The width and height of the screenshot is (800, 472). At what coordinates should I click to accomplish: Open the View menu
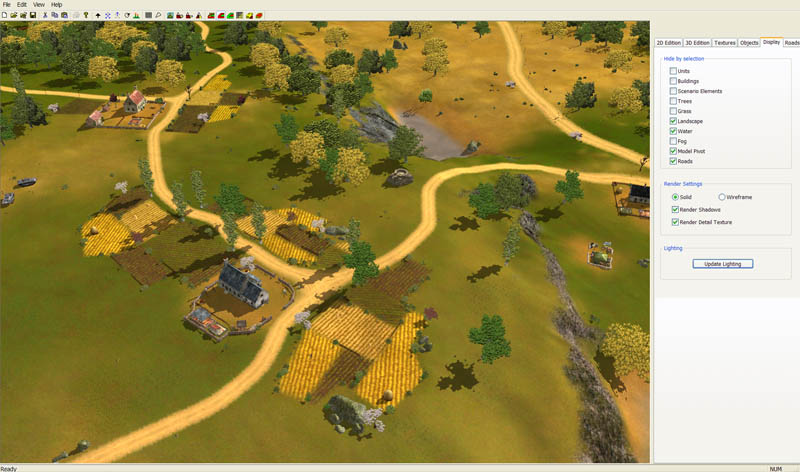pos(38,5)
